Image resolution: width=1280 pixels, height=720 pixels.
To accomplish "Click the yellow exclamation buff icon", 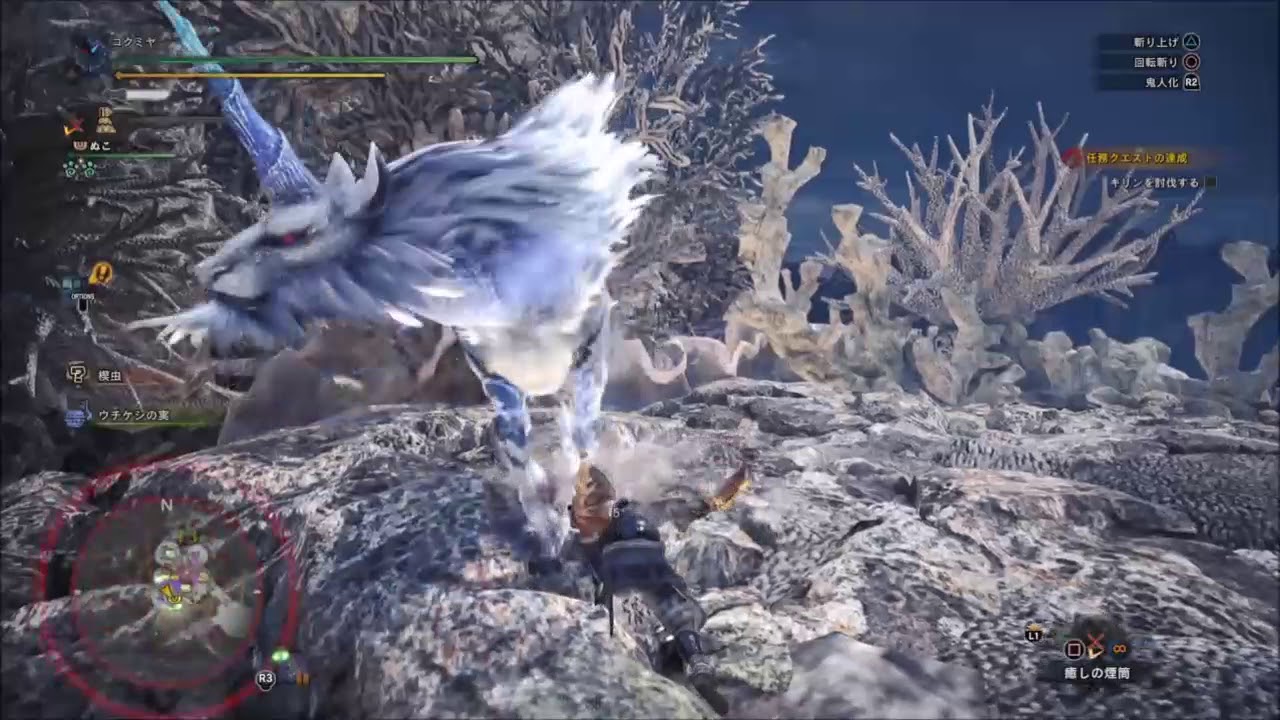I will [x=98, y=272].
